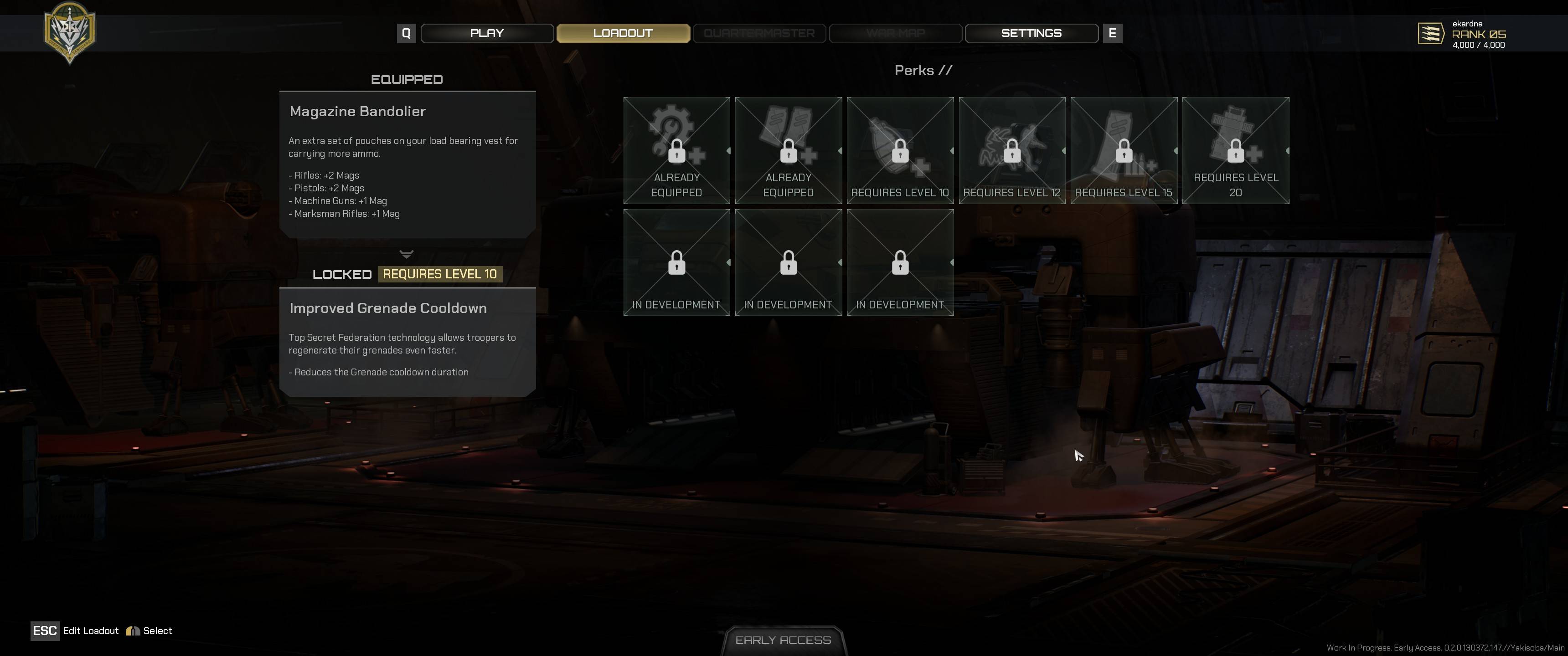The height and width of the screenshot is (656, 1568).
Task: Click the Federation emblem logo
Action: (69, 31)
